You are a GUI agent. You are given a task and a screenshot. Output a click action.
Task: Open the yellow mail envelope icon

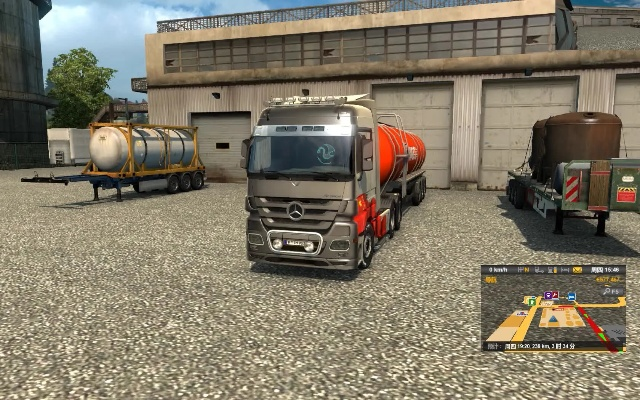pyautogui.click(x=577, y=270)
